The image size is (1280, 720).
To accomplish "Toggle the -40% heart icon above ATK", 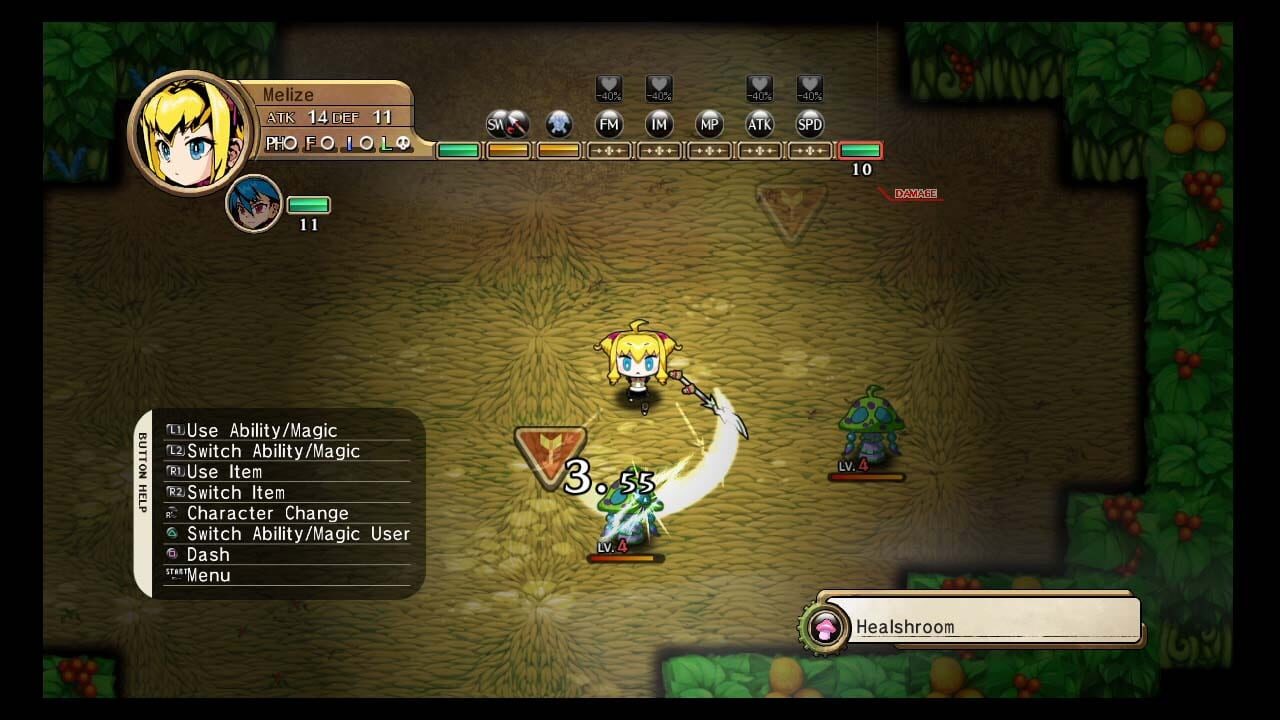I will [760, 88].
